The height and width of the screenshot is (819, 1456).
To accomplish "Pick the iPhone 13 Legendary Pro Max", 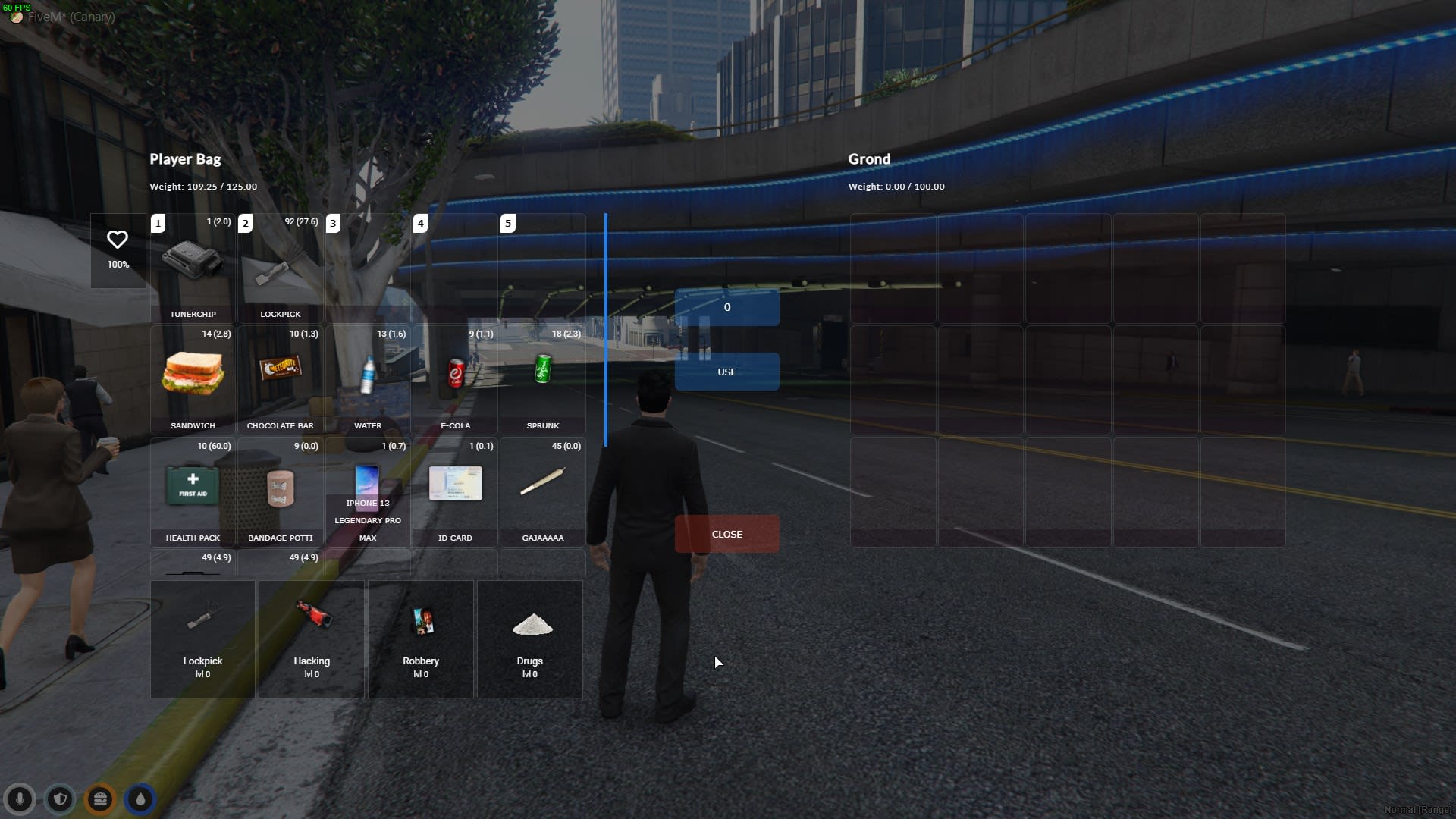I will coord(368,491).
